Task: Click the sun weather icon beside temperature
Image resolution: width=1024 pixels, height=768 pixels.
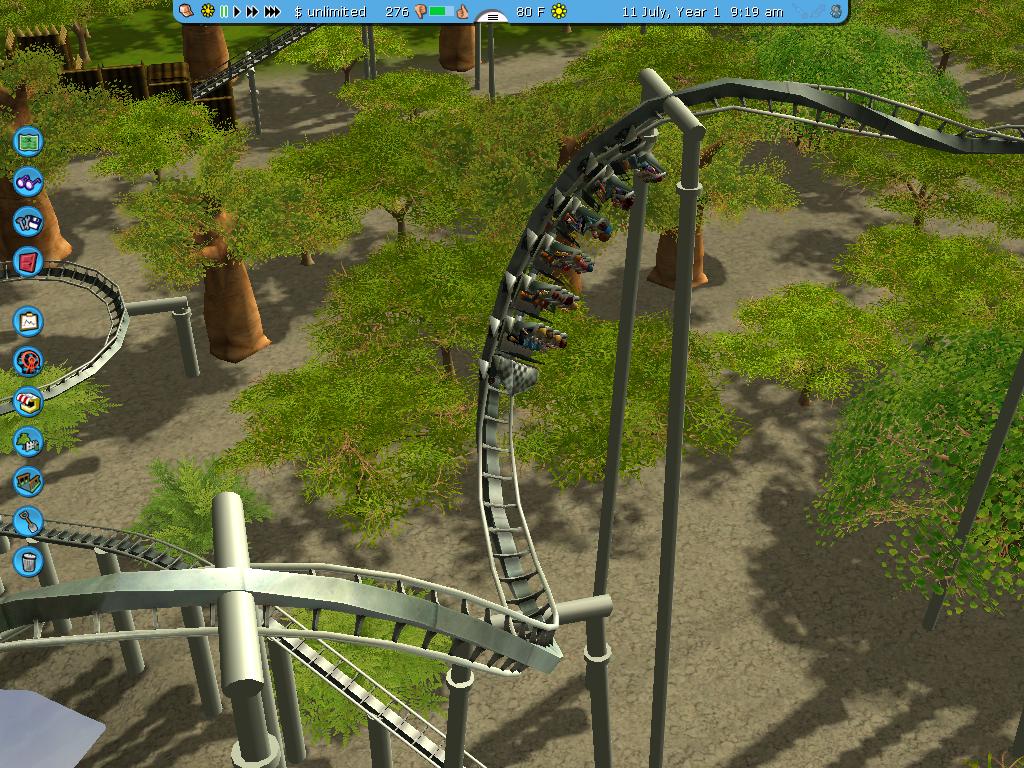Action: 559,12
